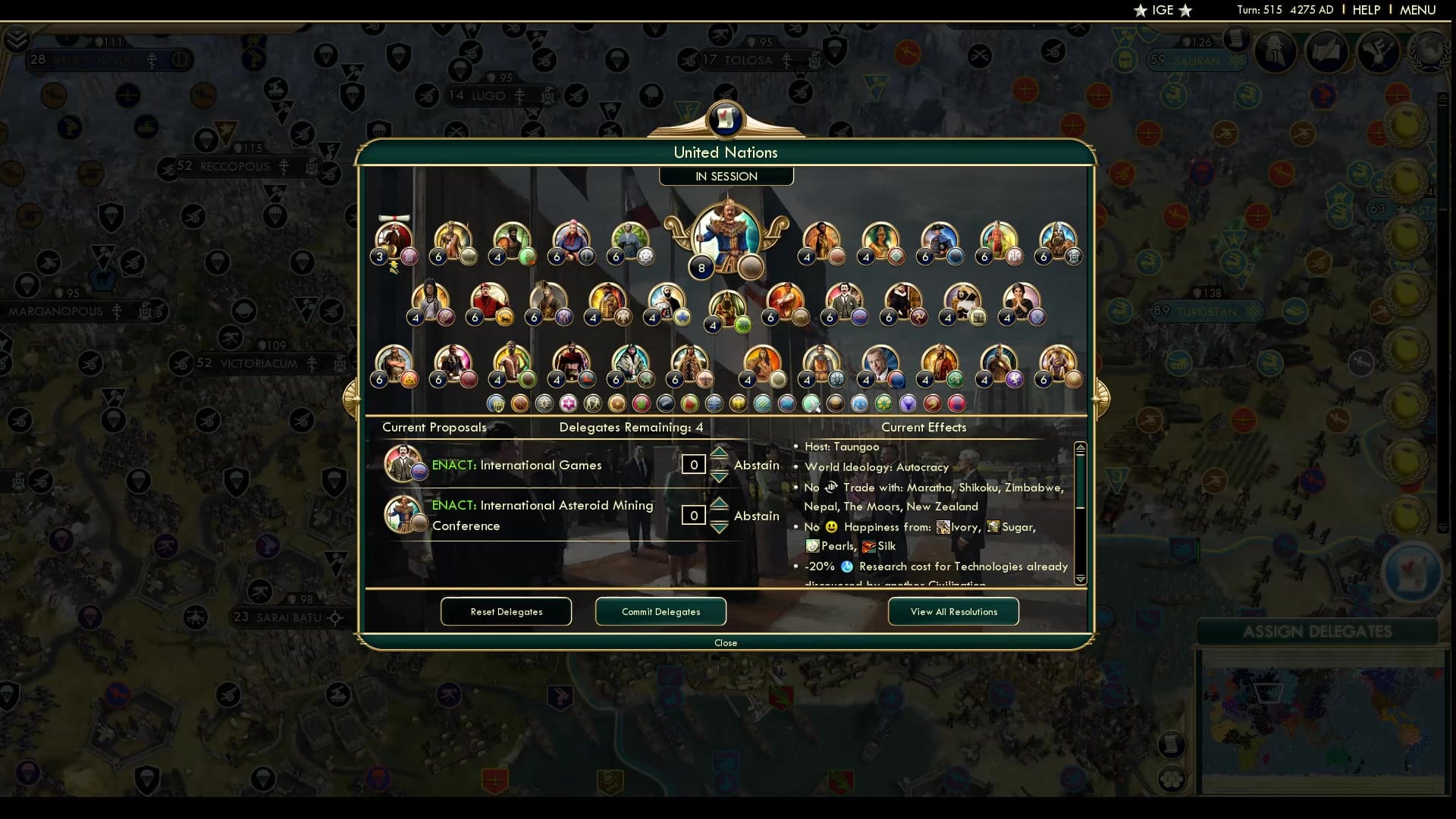Click the green flower civilization icon
This screenshot has height=819, width=1456.
pyautogui.click(x=885, y=403)
